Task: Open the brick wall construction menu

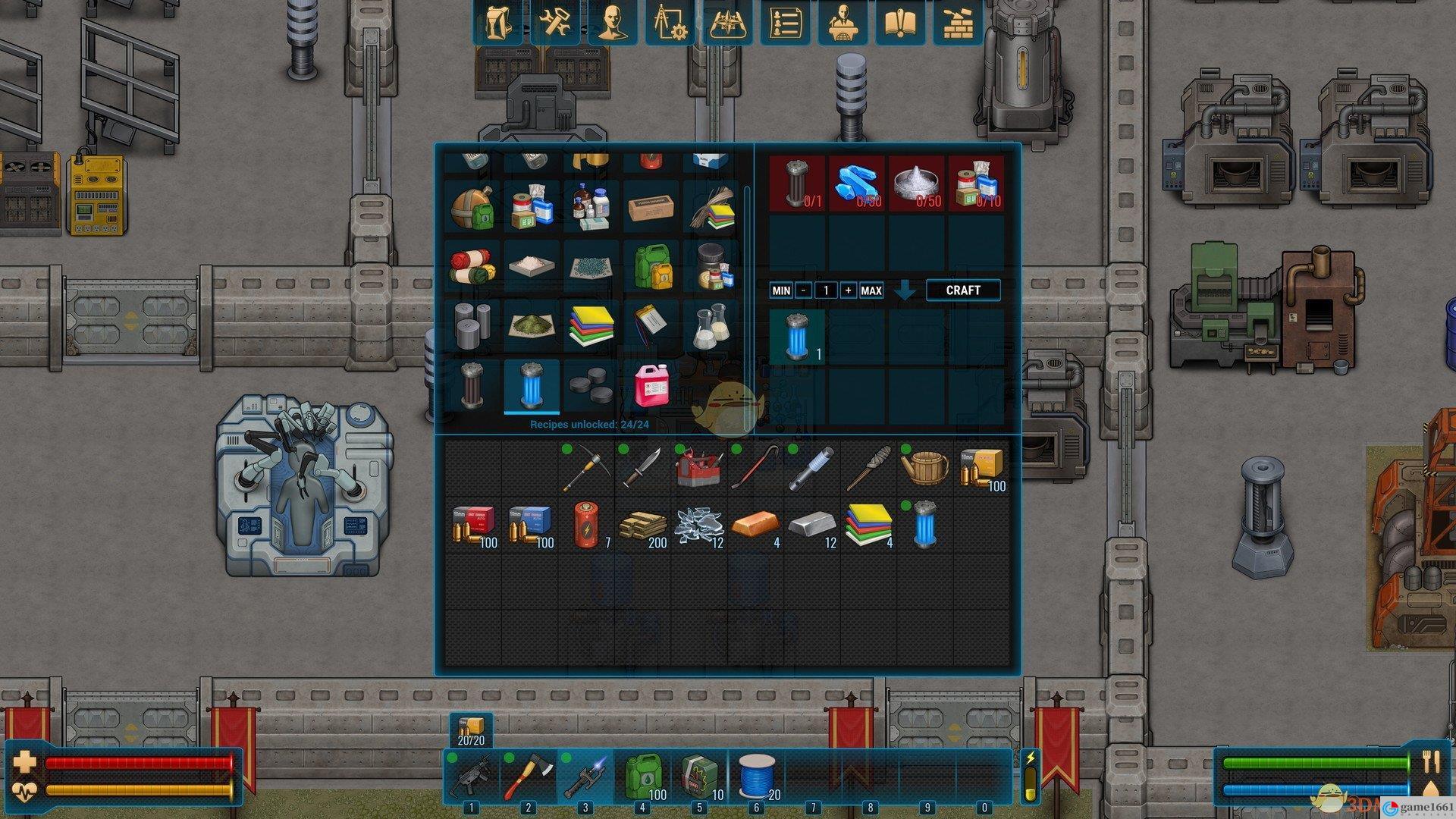Action: [x=957, y=21]
